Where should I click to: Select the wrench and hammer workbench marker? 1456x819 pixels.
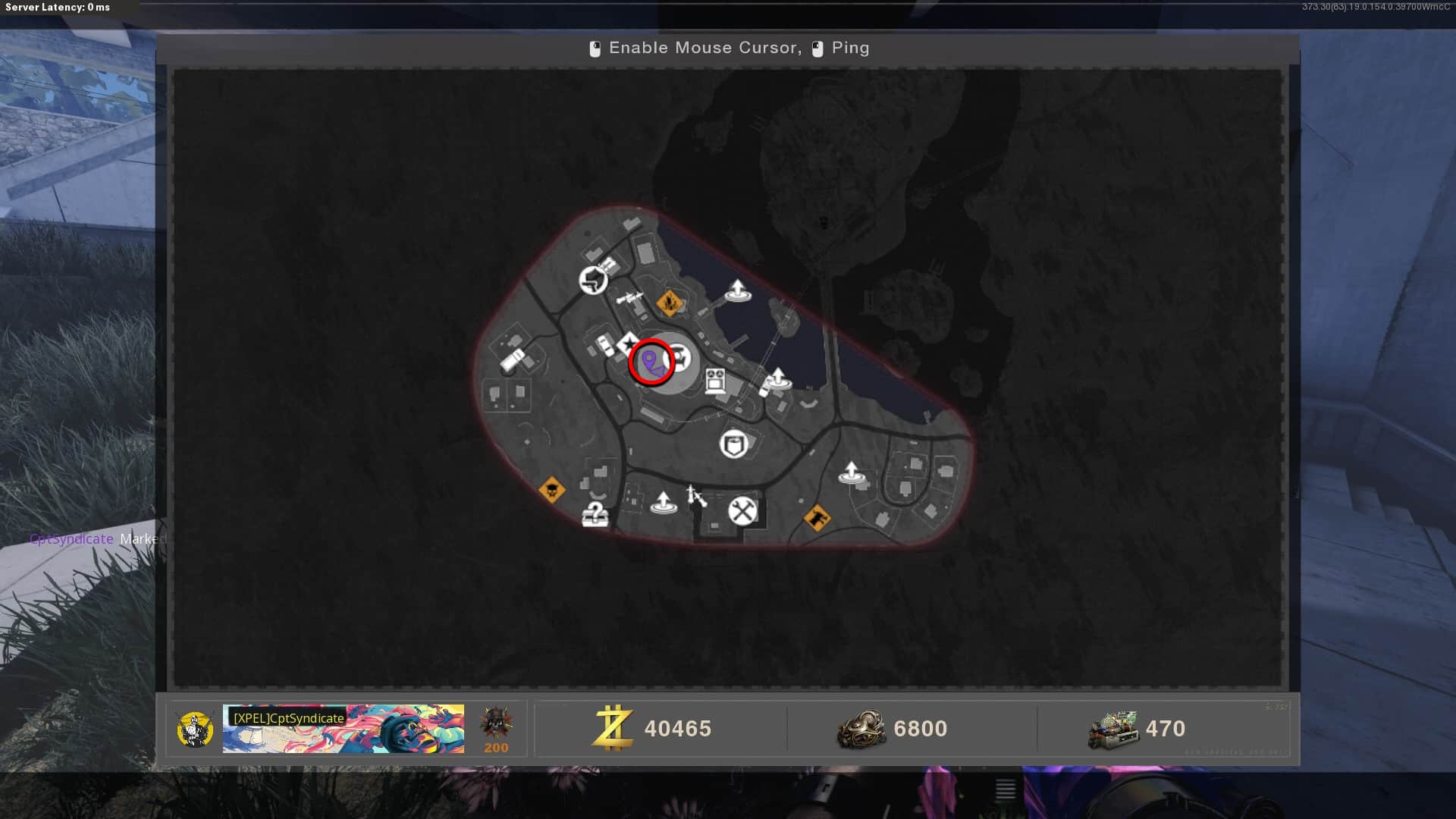(742, 511)
